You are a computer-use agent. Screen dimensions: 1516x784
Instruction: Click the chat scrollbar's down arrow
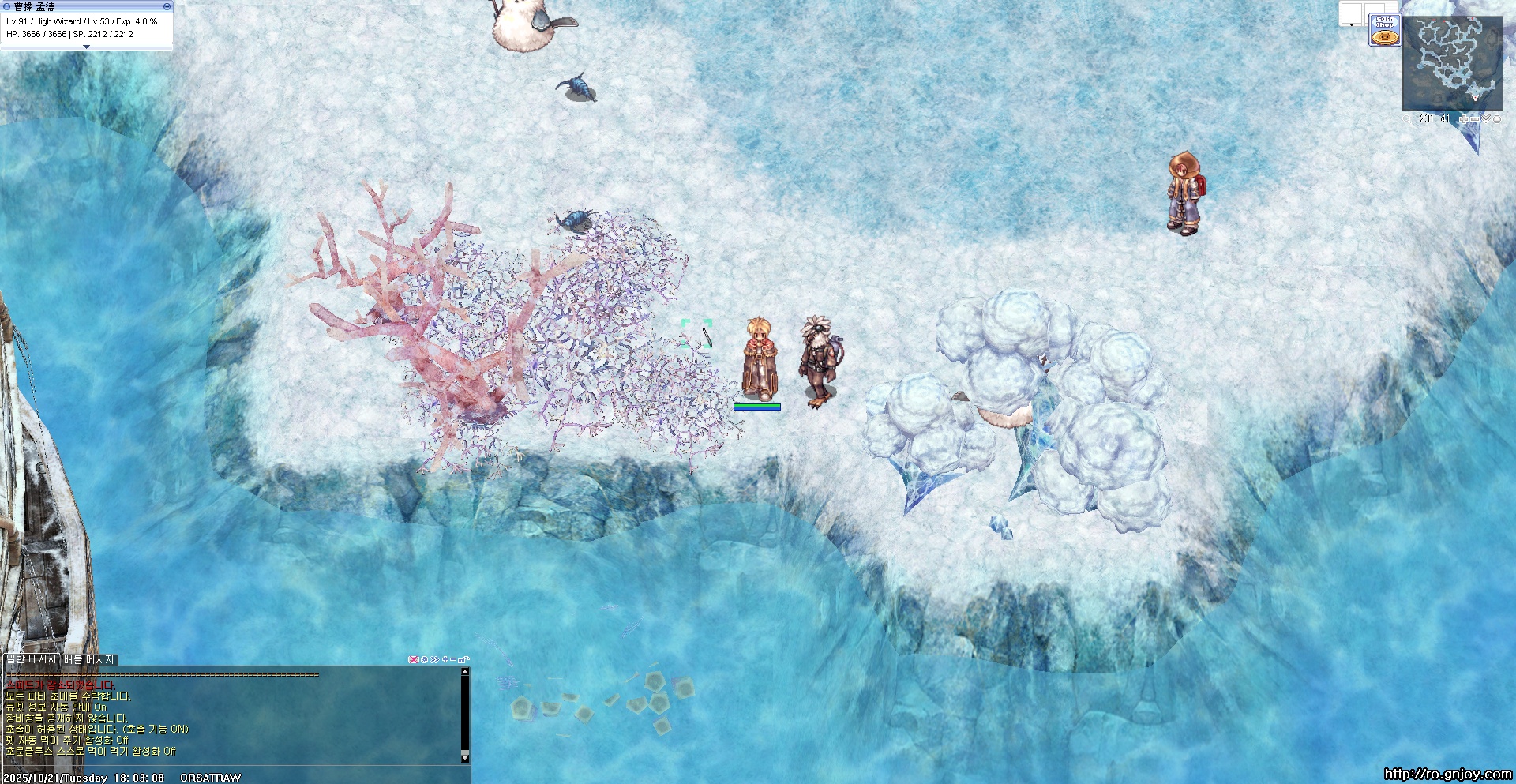[465, 758]
